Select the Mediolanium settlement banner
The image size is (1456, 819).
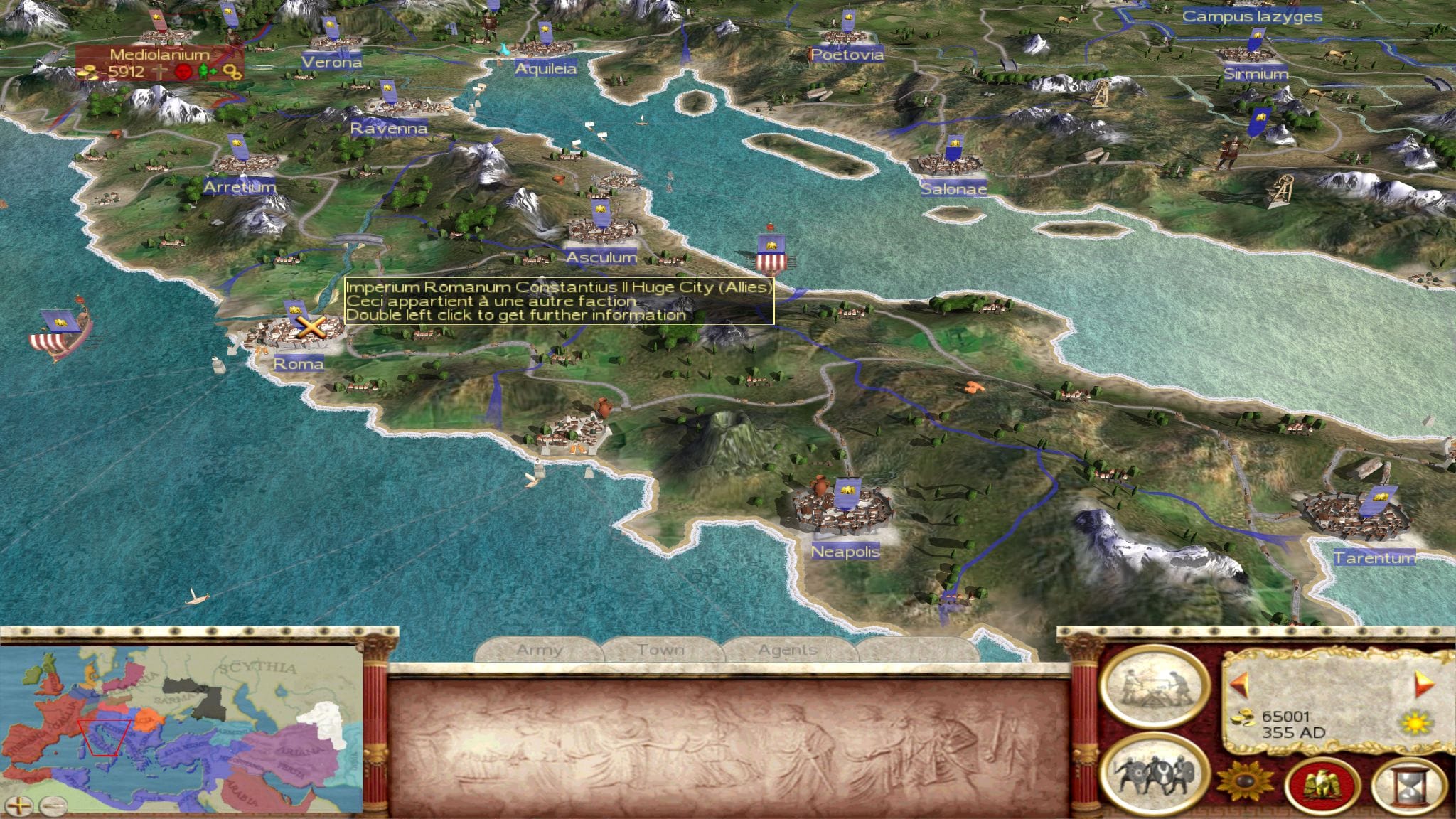(159, 55)
